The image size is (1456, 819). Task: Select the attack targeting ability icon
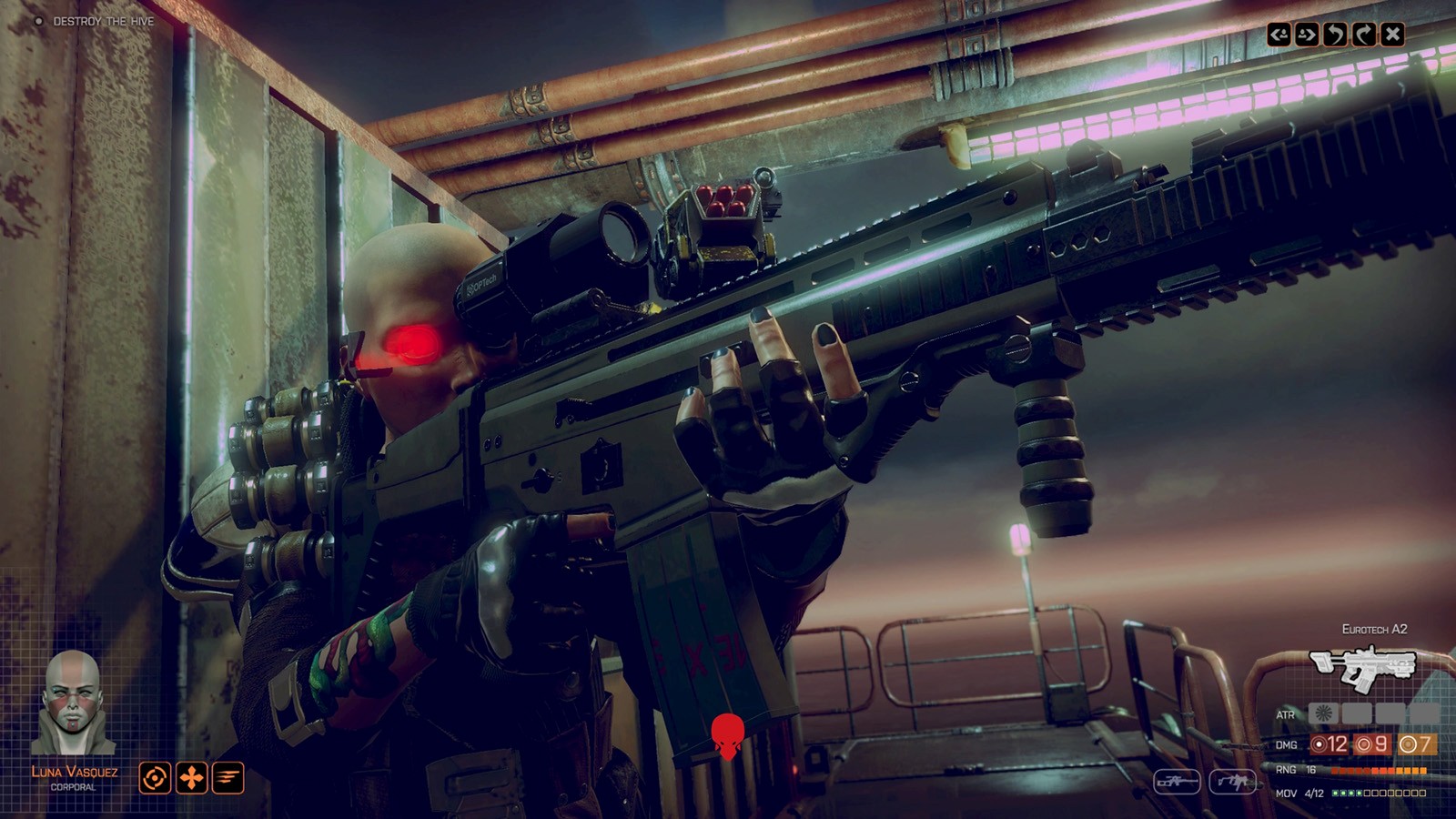point(155,778)
